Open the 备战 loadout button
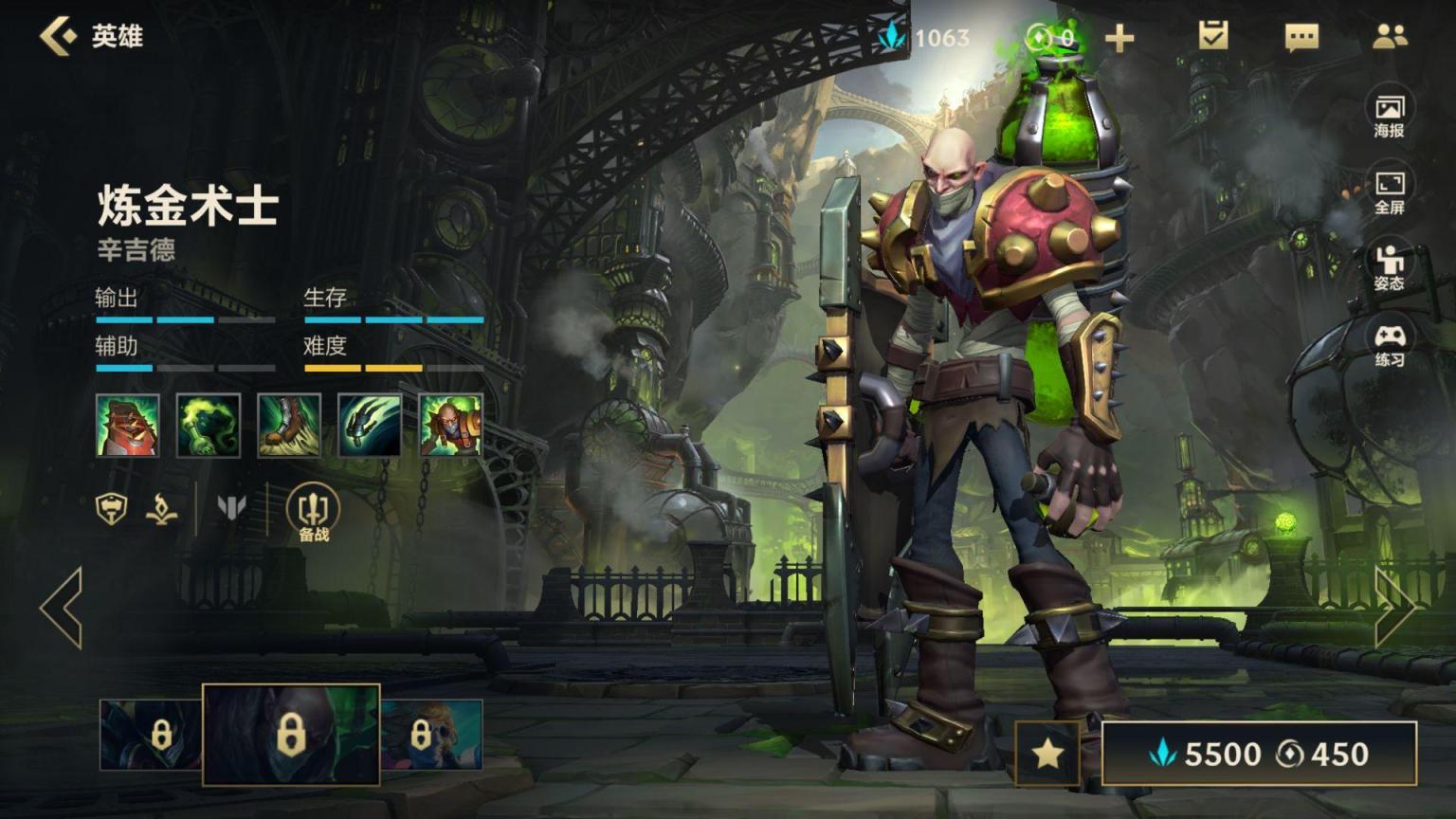Screen dimensions: 1456x819 [x=314, y=513]
